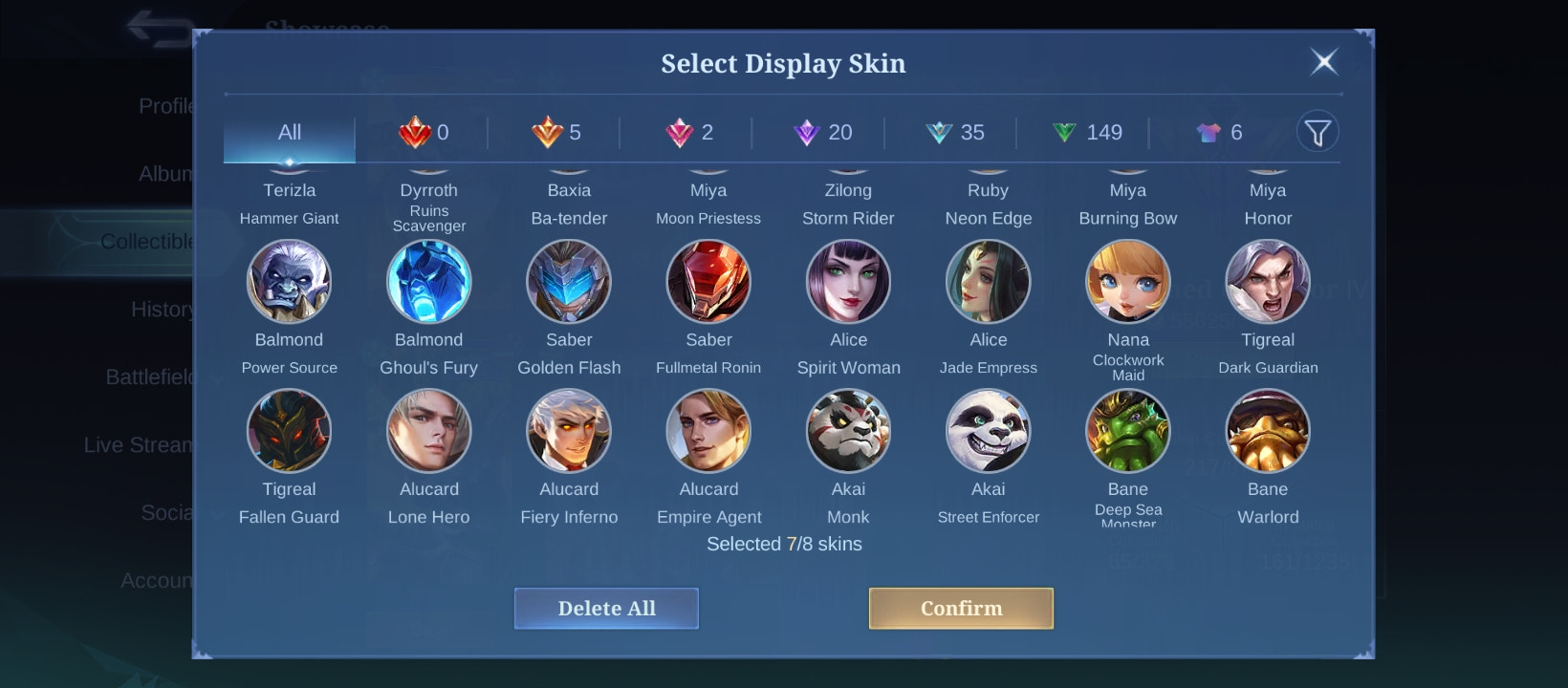1568x688 pixels.
Task: Select Alice's Jade Empress skin
Action: 988,282
